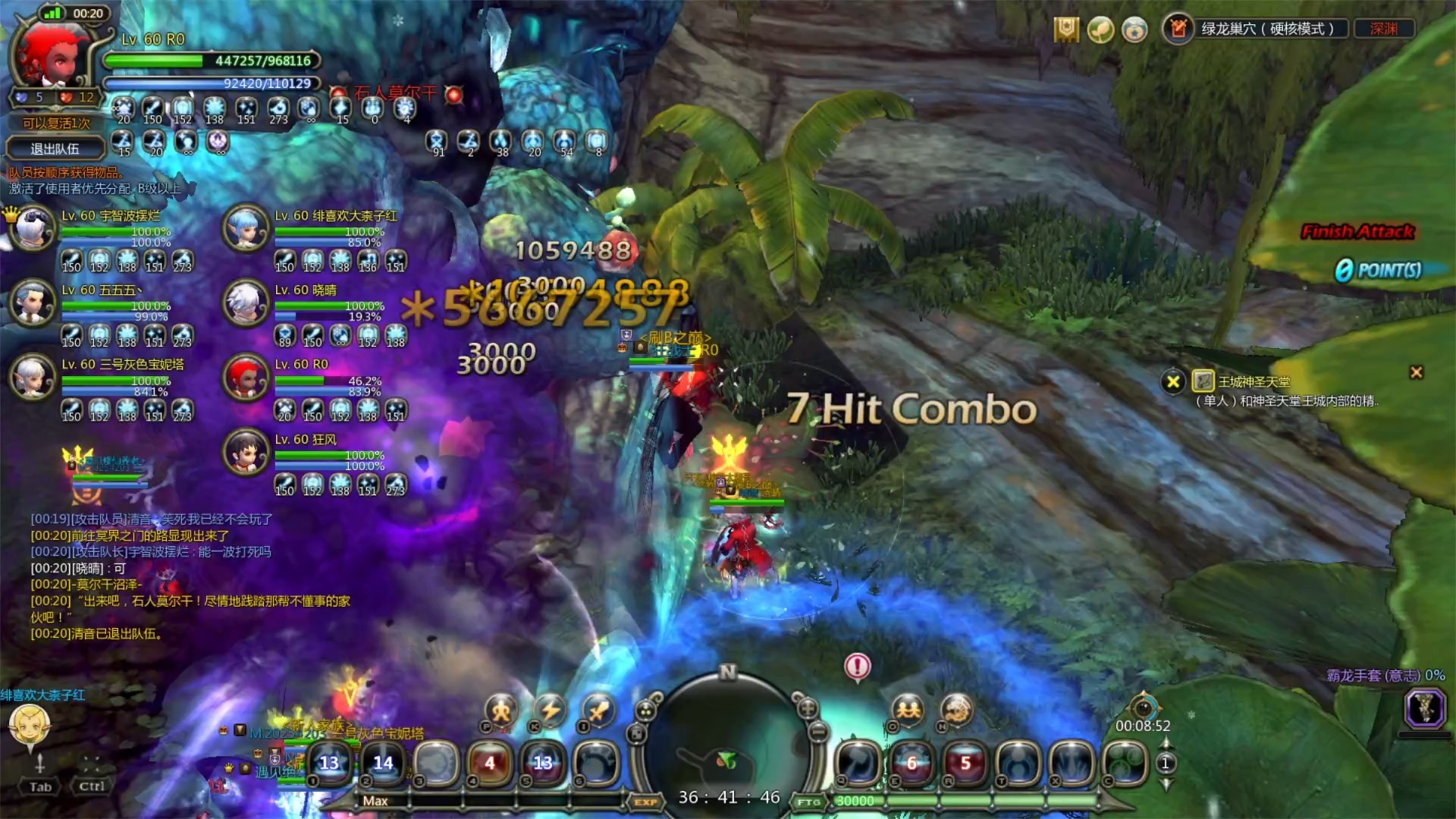Viewport: 1456px width, 819px height.
Task: Open the character figure menu icon
Action: tap(501, 711)
